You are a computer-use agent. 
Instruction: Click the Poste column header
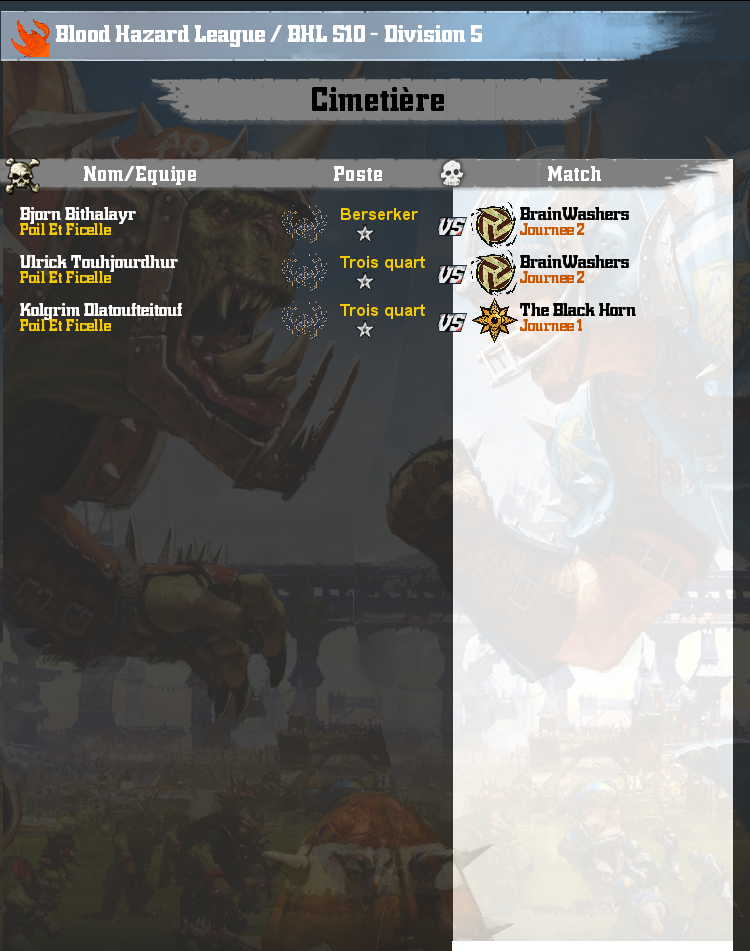[x=358, y=174]
